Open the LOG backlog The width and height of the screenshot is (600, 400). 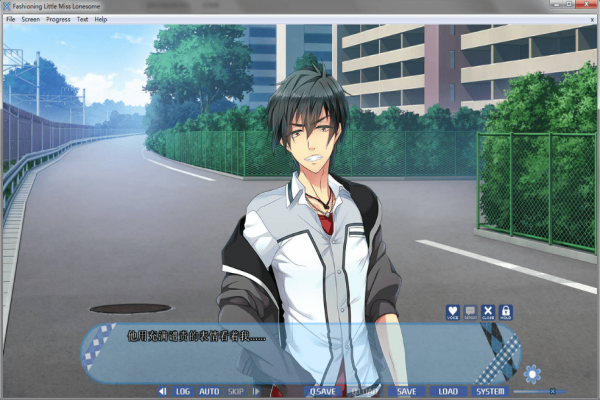(x=183, y=391)
